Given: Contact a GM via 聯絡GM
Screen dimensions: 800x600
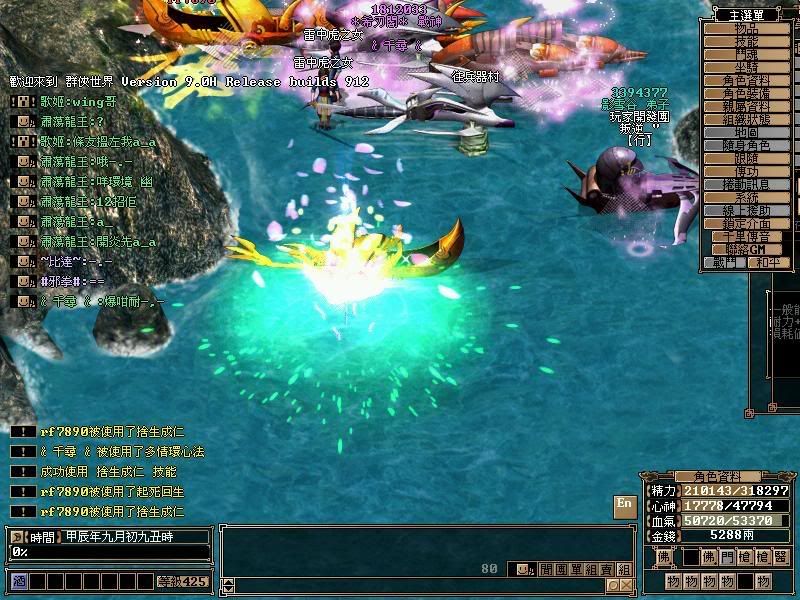Looking at the screenshot, I should click(747, 249).
